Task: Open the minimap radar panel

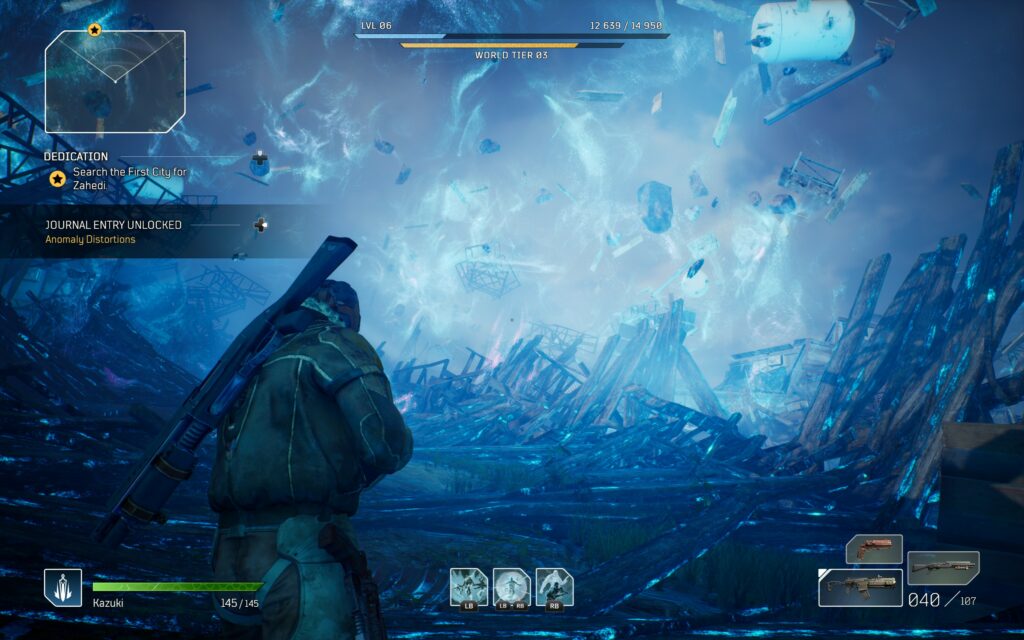Action: pos(115,82)
